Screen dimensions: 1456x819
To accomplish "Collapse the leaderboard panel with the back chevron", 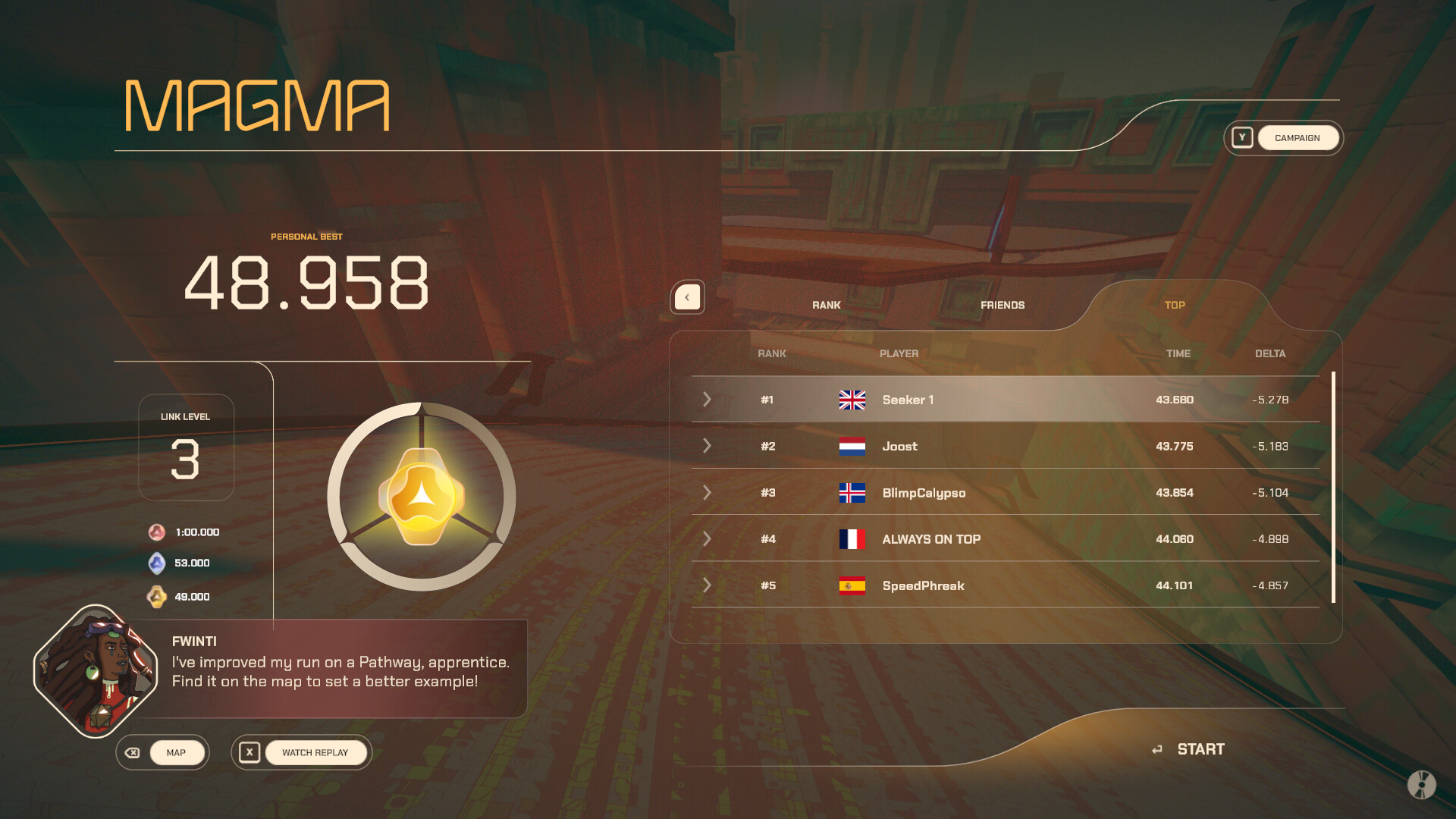I will coord(687,297).
